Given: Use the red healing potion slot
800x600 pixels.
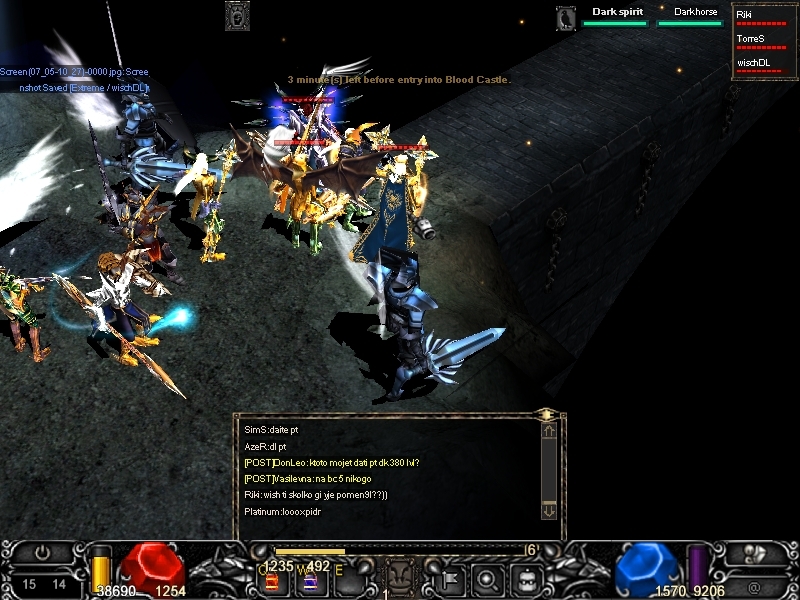Looking at the screenshot, I should point(271,582).
